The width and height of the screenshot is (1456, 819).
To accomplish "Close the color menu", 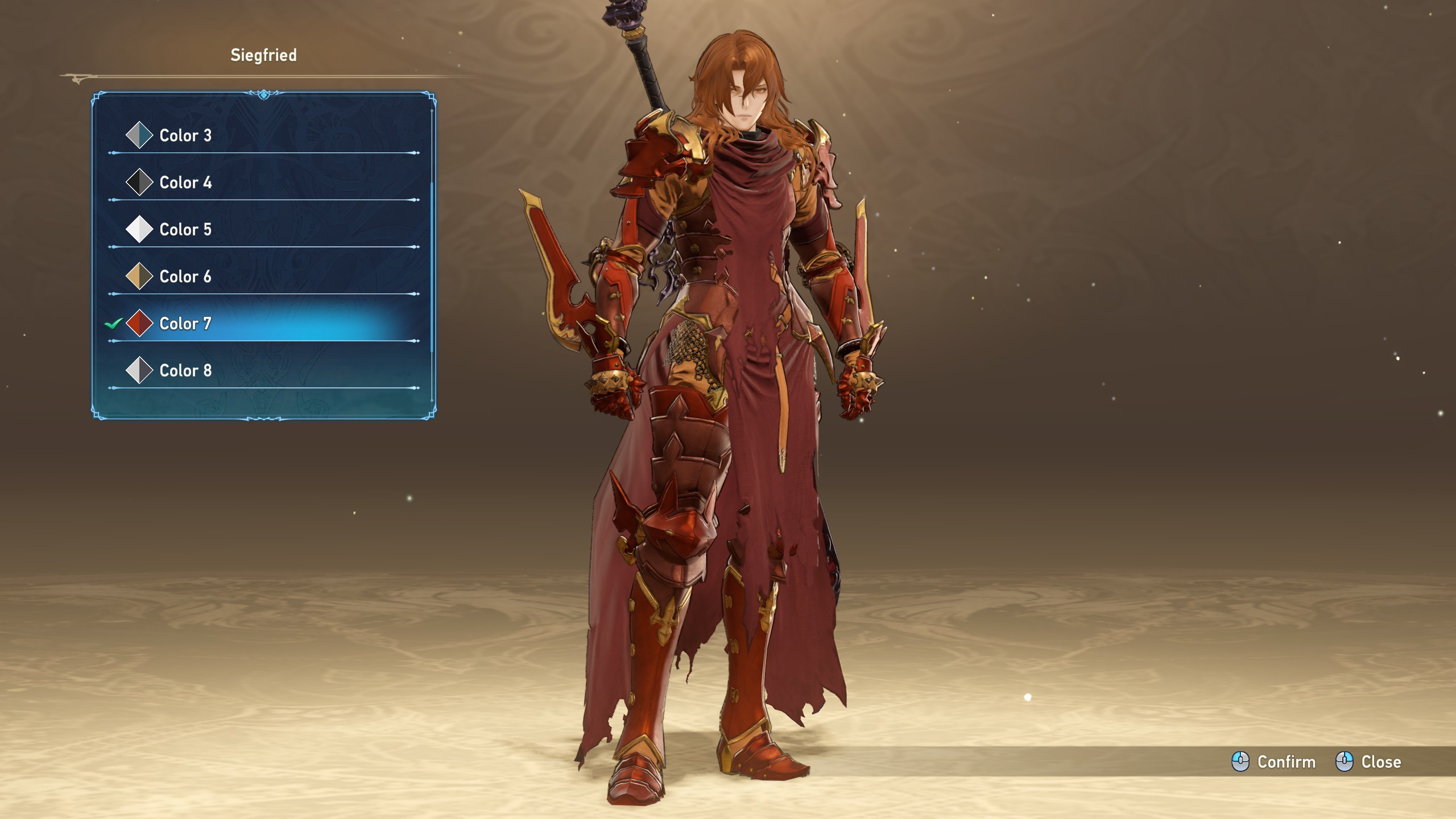I will (x=1368, y=762).
